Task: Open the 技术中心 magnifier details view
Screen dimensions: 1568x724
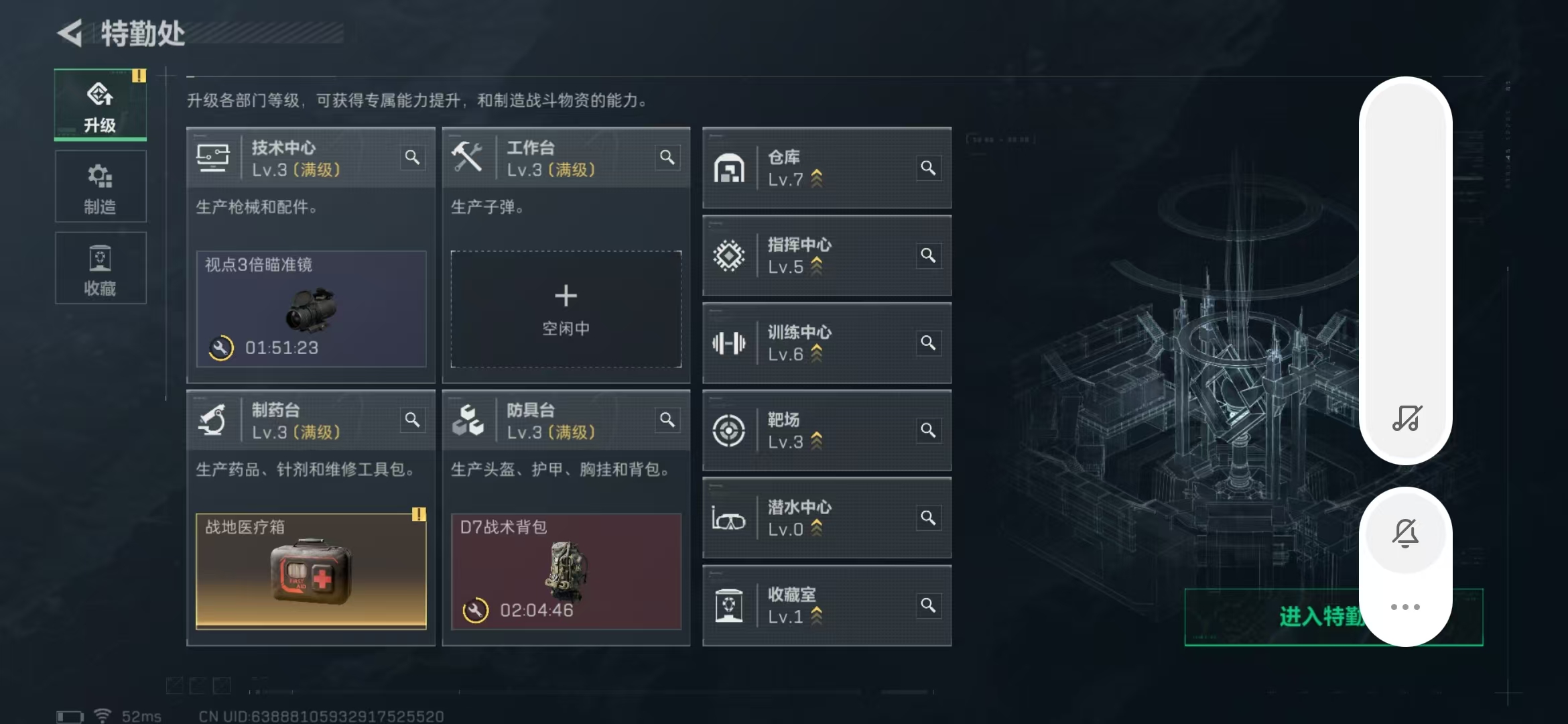Action: tap(413, 157)
